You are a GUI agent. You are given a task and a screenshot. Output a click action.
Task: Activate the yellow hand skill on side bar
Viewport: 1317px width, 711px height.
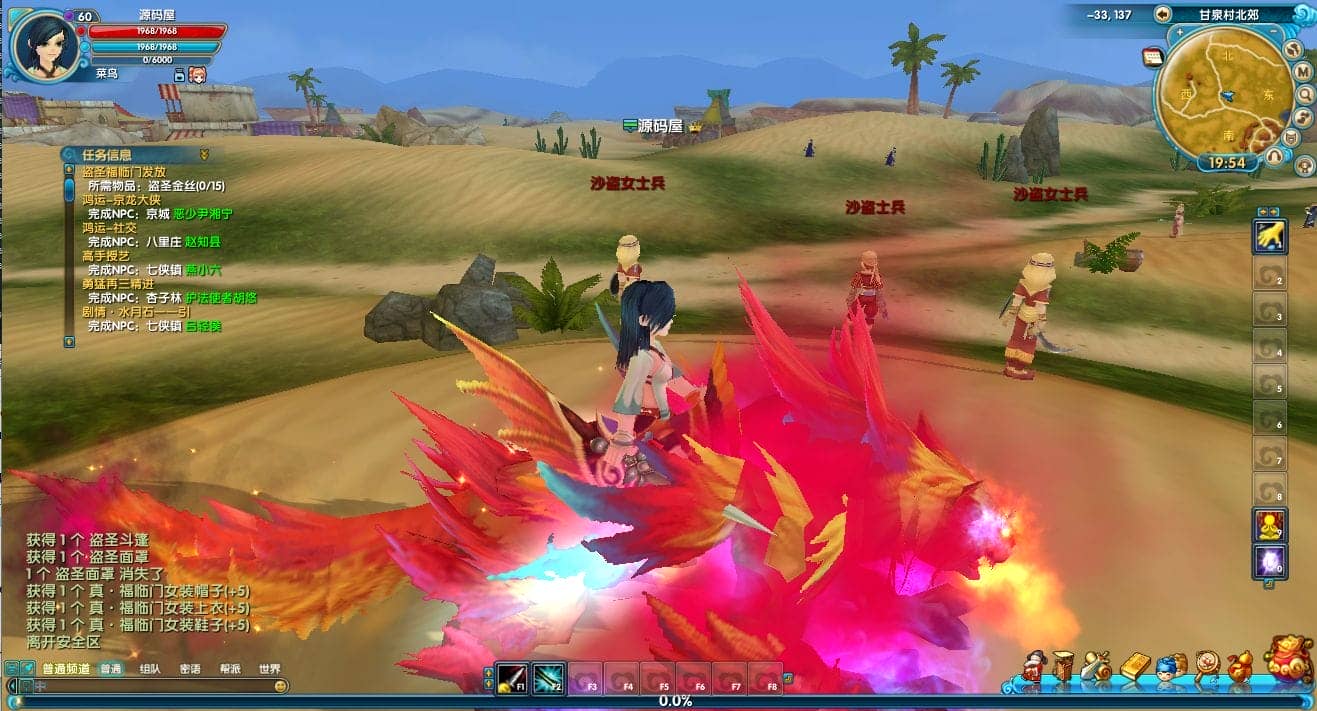point(1270,236)
